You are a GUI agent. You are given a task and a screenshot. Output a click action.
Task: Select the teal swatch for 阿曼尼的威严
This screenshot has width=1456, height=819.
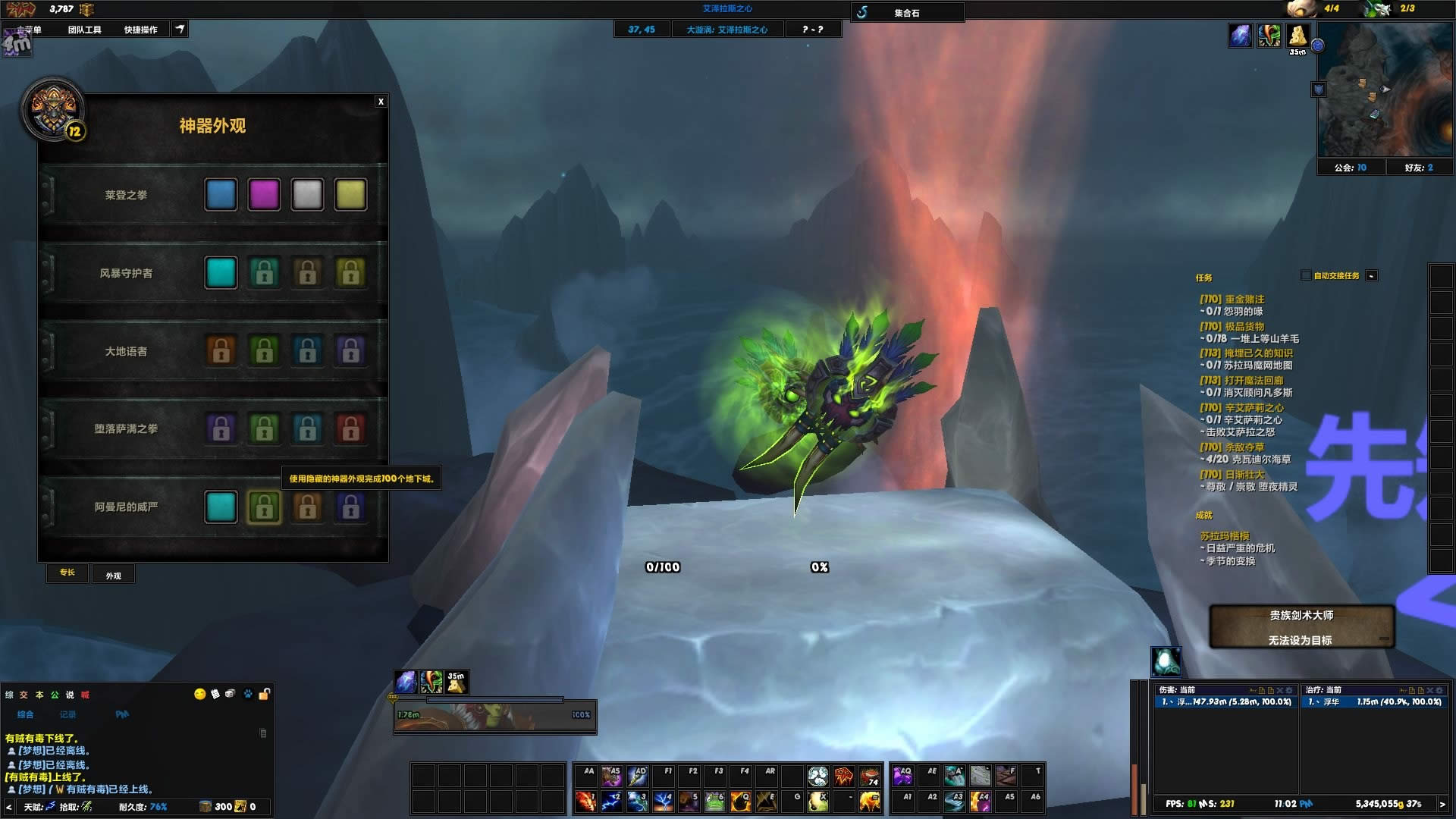221,507
